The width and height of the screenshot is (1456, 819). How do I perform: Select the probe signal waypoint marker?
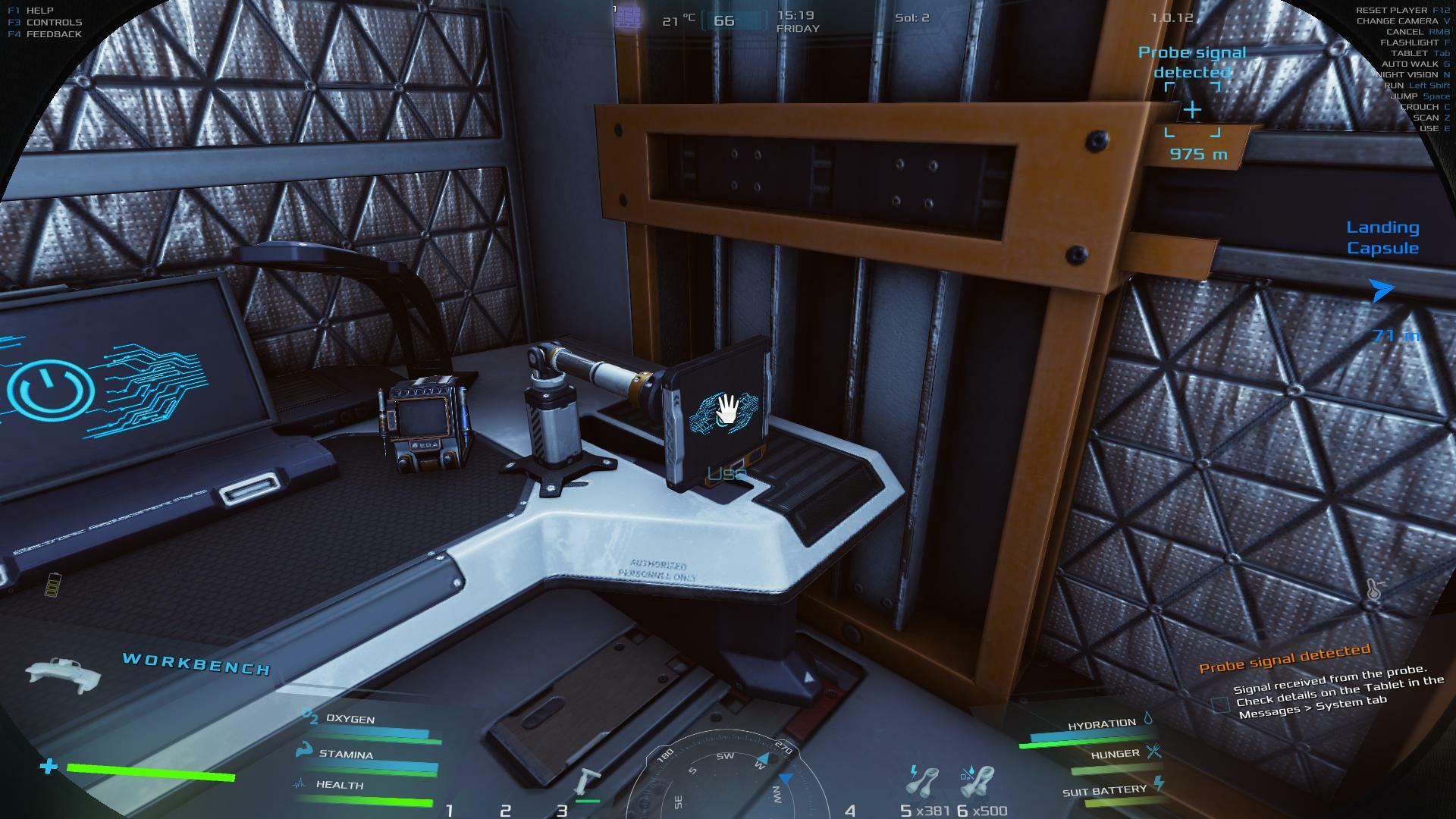pyautogui.click(x=1192, y=111)
